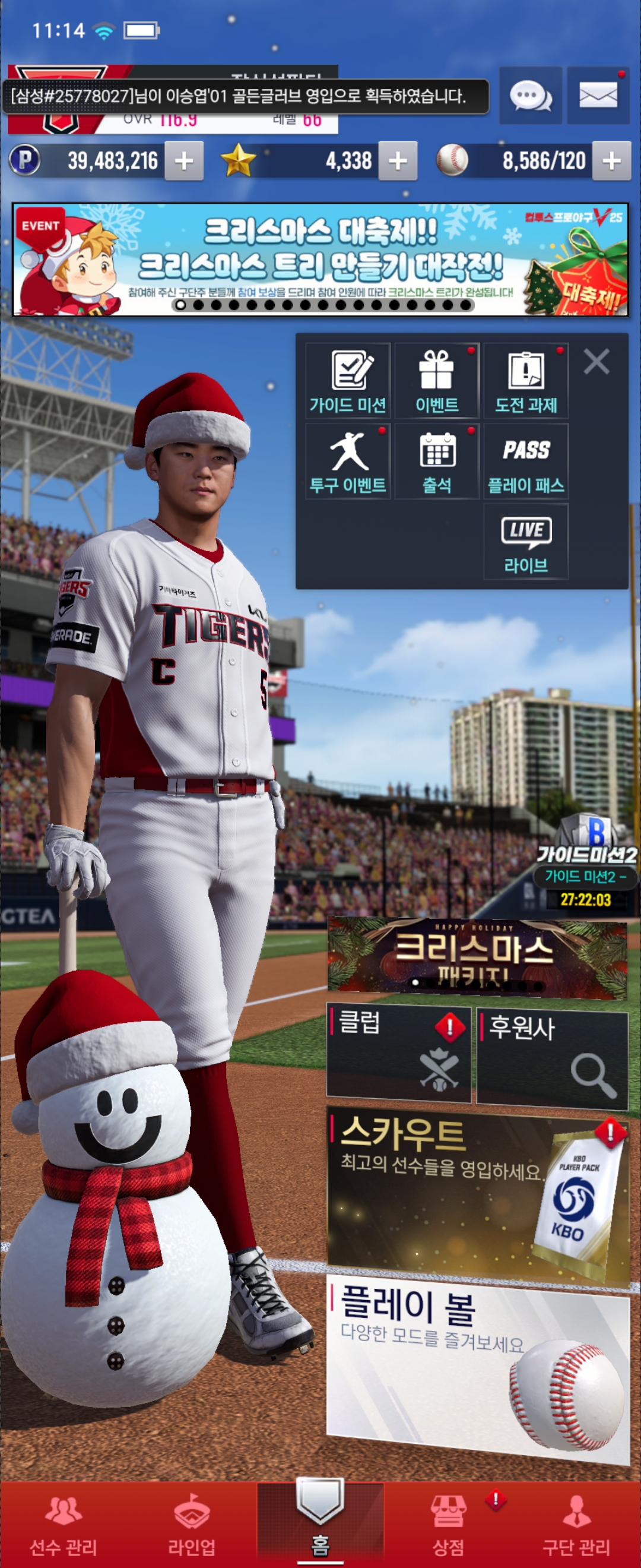Open 투구 이벤트 pitching event
641x1568 pixels.
(x=348, y=462)
